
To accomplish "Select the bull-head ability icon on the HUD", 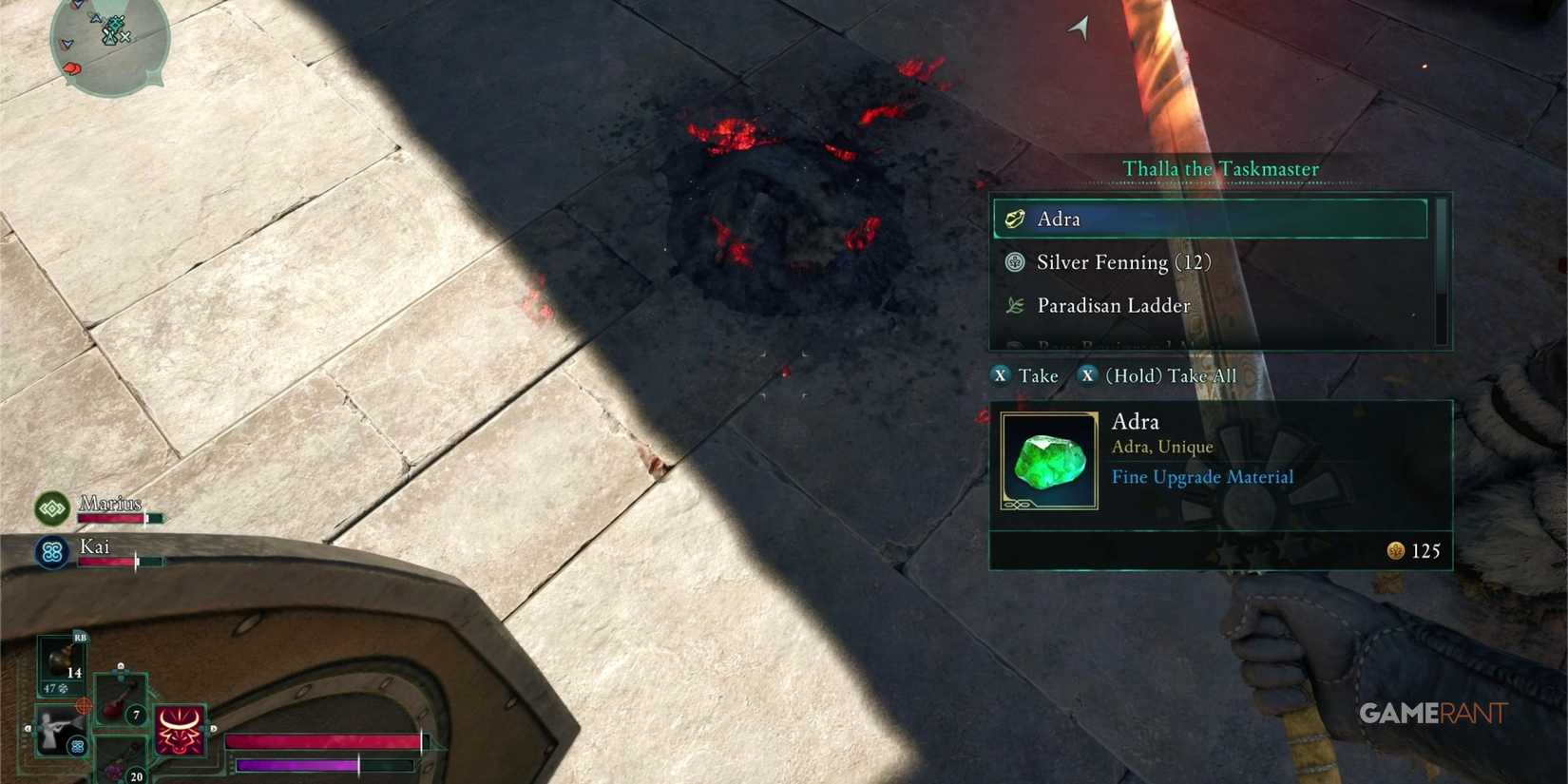I will (180, 731).
